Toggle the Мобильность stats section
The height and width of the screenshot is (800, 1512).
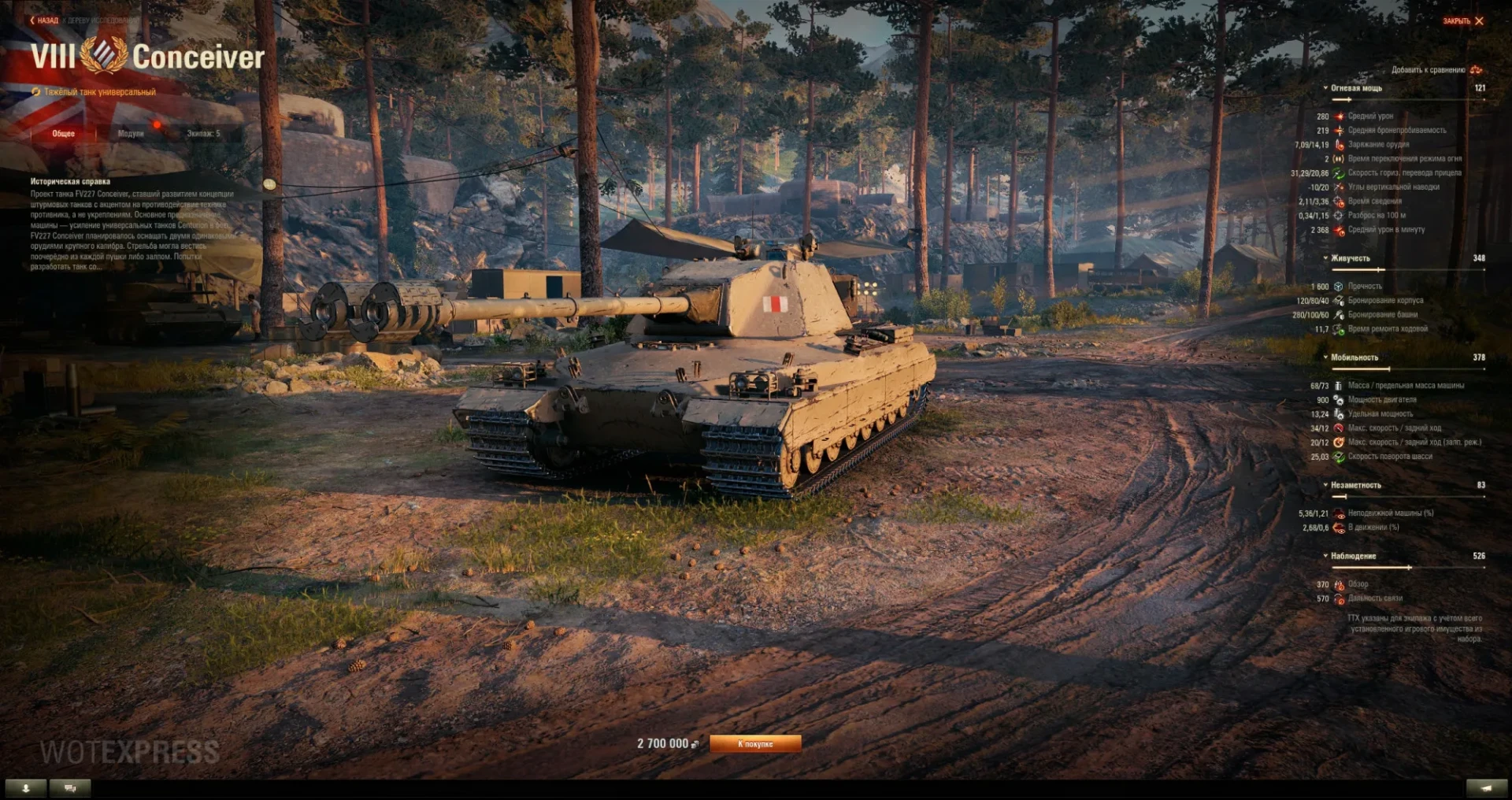click(1354, 357)
